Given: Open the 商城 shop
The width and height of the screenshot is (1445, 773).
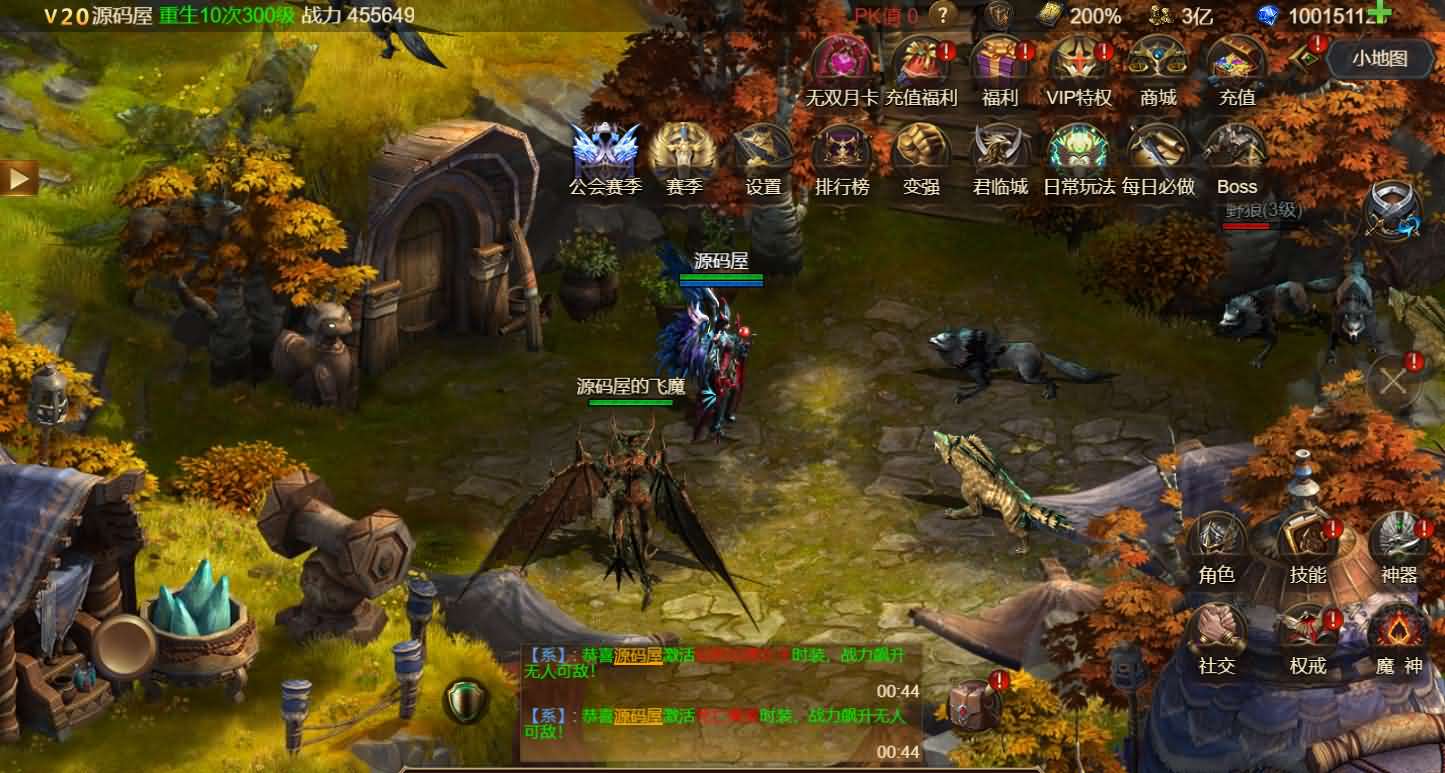Looking at the screenshot, I should point(1158,63).
